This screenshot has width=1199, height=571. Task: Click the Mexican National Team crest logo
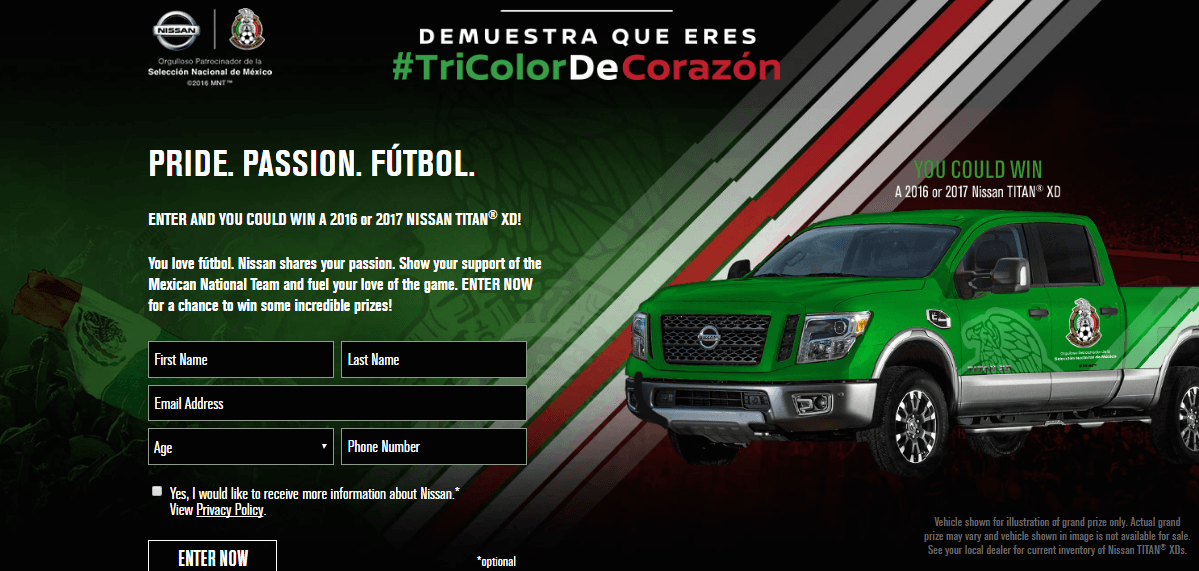pyautogui.click(x=245, y=31)
